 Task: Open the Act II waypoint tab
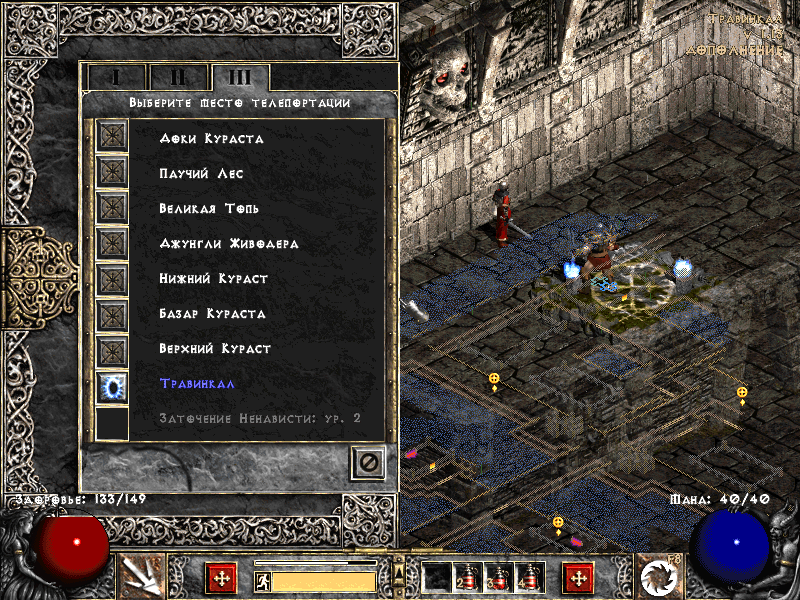click(x=177, y=77)
